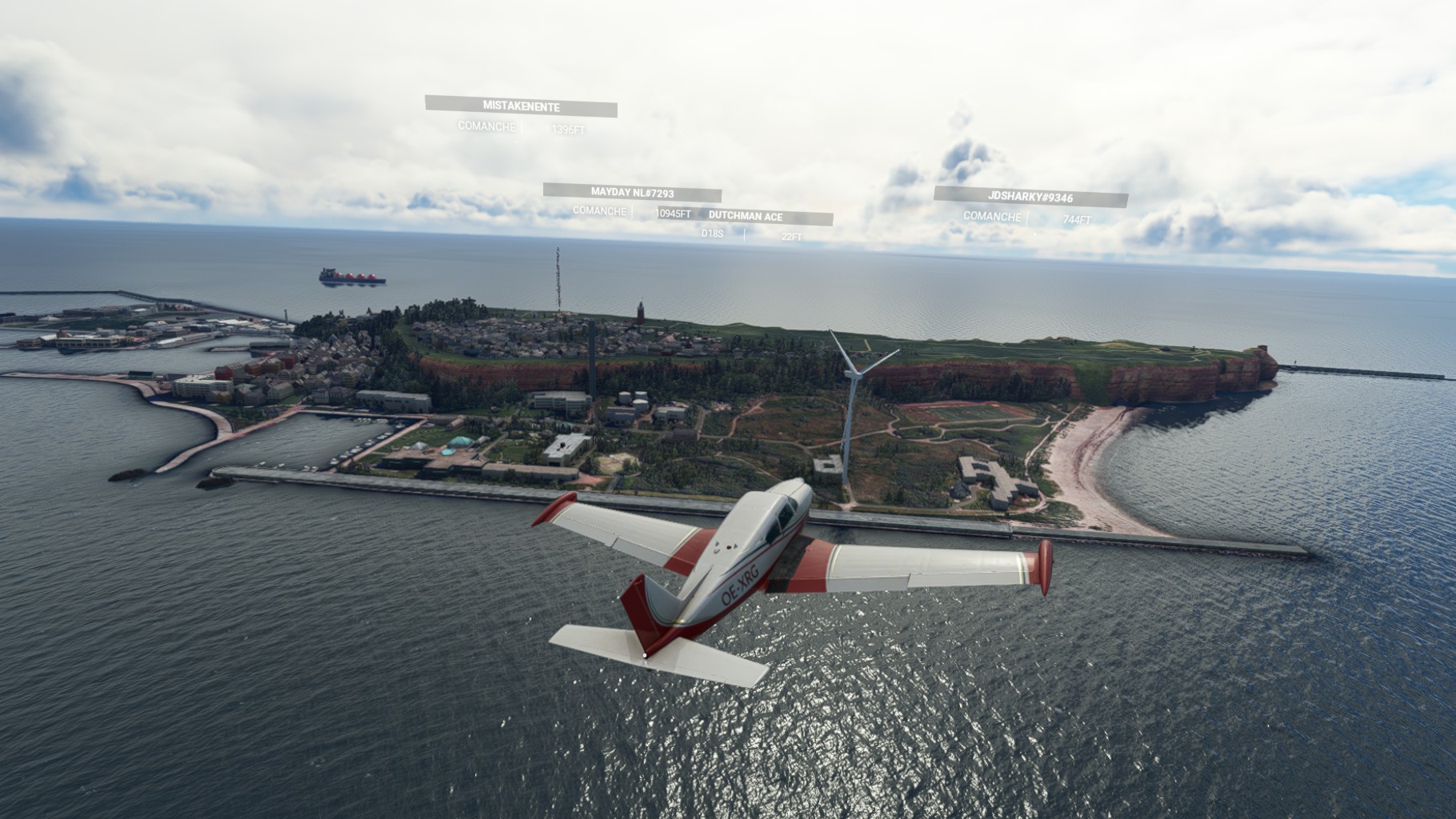Choose the DUTCHMAN ACE player nameplate

pyautogui.click(x=746, y=217)
